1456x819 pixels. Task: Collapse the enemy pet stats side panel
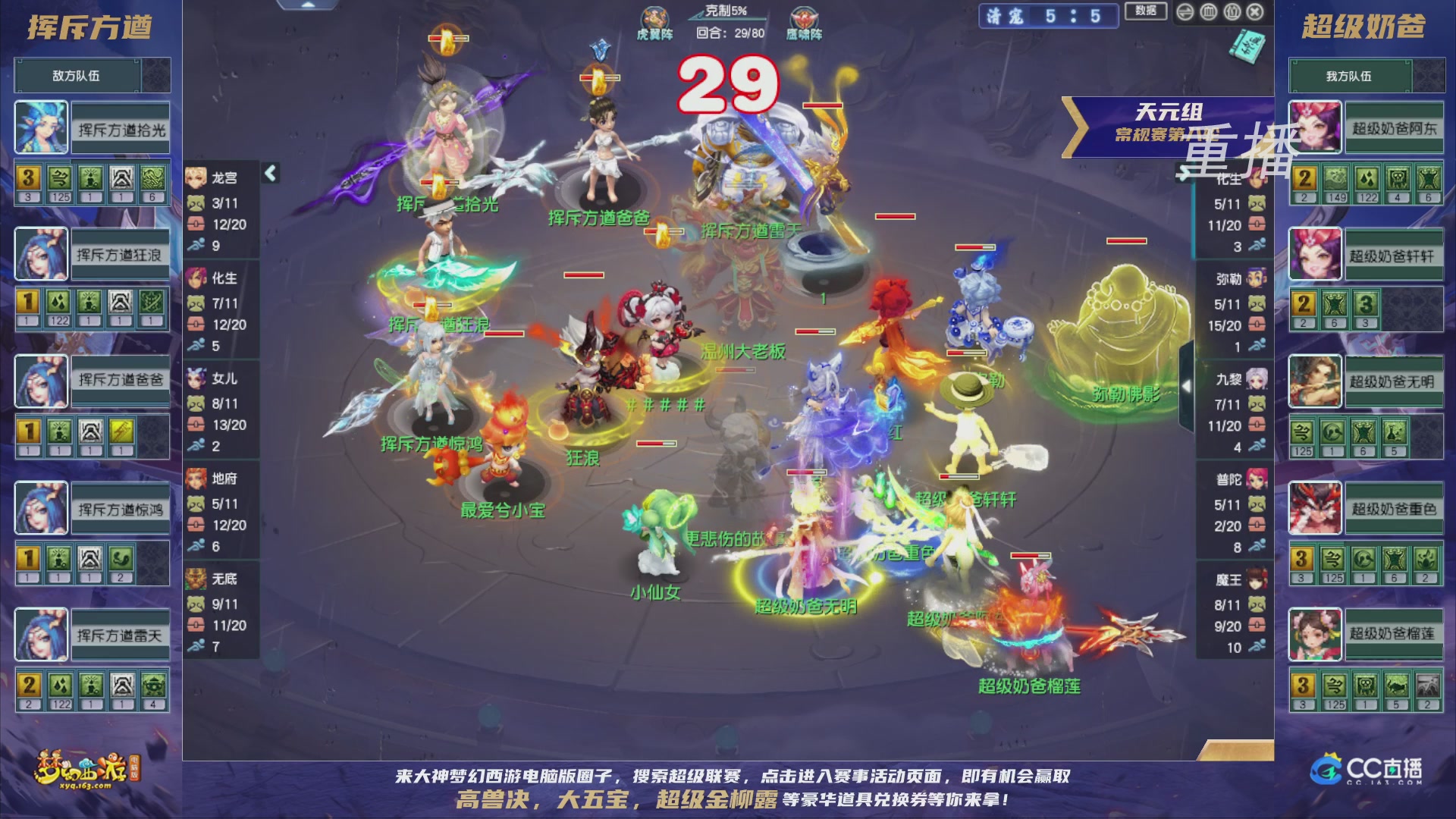[x=269, y=172]
